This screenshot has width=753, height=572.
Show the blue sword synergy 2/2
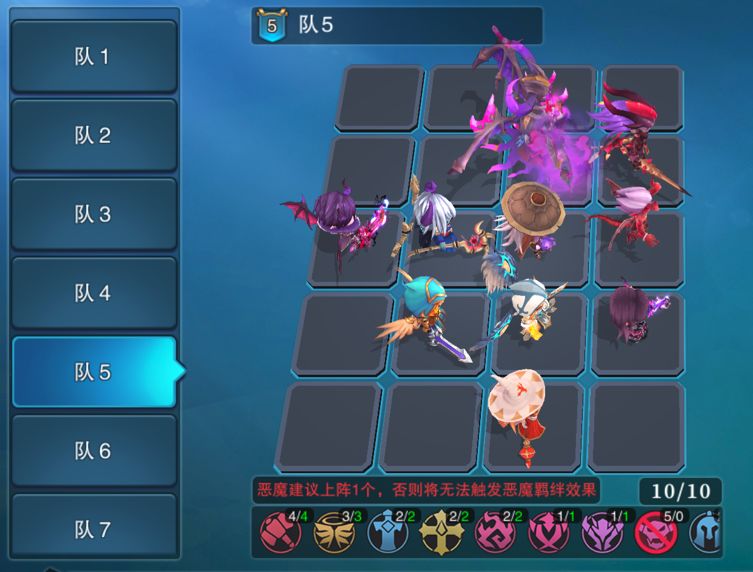click(x=387, y=533)
